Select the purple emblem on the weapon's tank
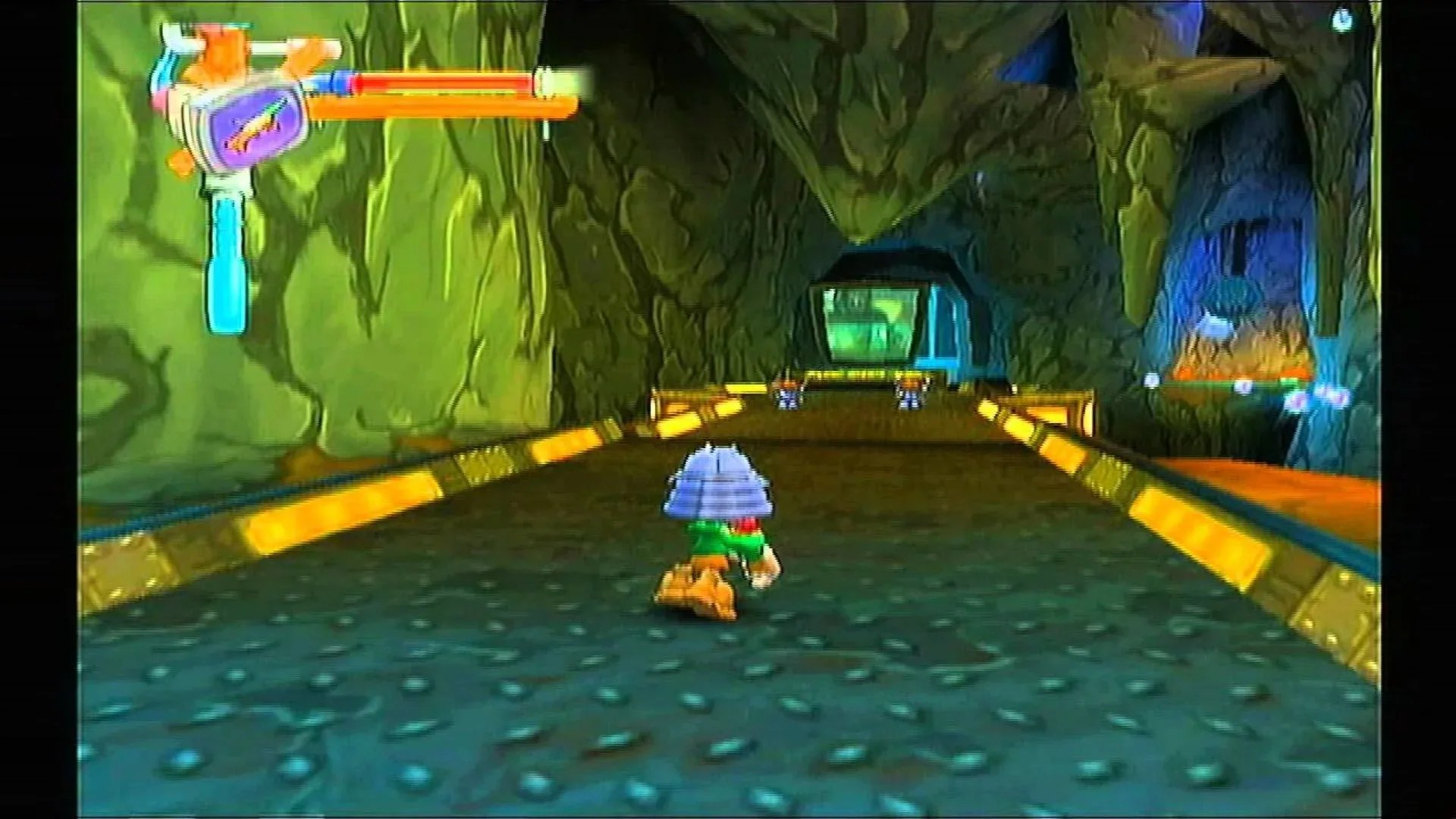Image resolution: width=1456 pixels, height=819 pixels. click(x=254, y=129)
